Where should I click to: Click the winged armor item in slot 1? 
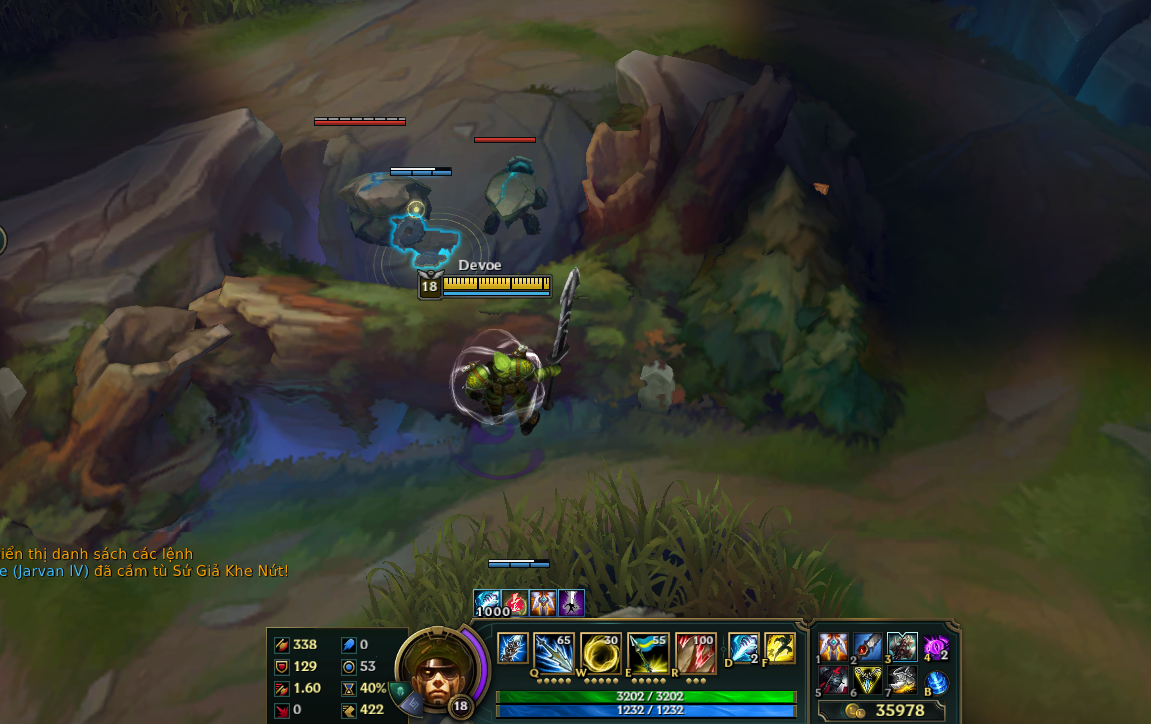coord(833,647)
